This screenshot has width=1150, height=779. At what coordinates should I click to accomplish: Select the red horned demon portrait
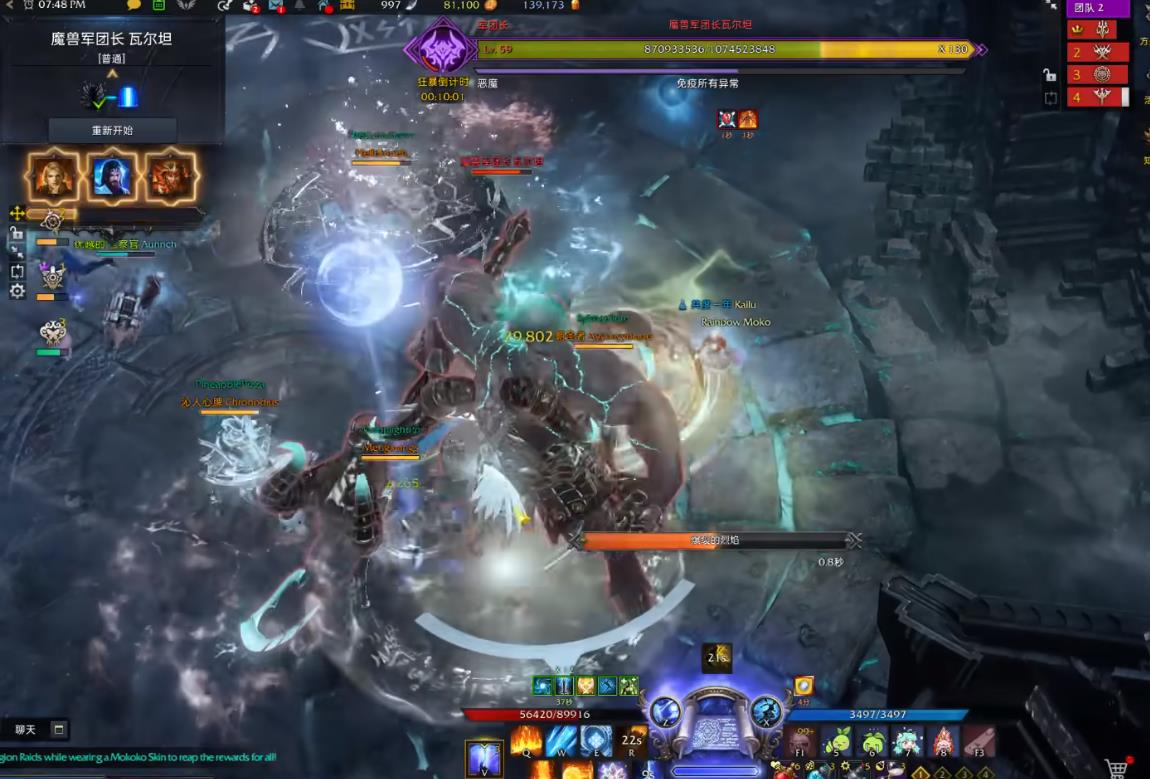pos(170,176)
